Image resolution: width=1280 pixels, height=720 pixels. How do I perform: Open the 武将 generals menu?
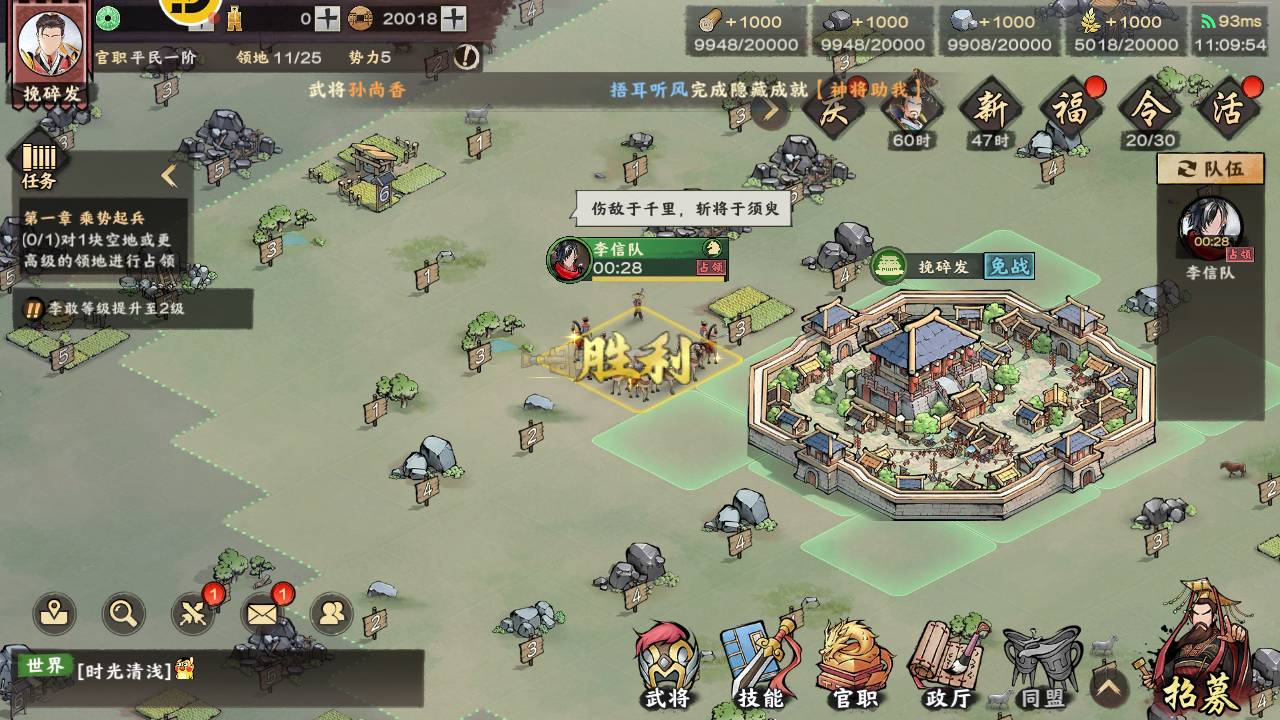(x=667, y=665)
